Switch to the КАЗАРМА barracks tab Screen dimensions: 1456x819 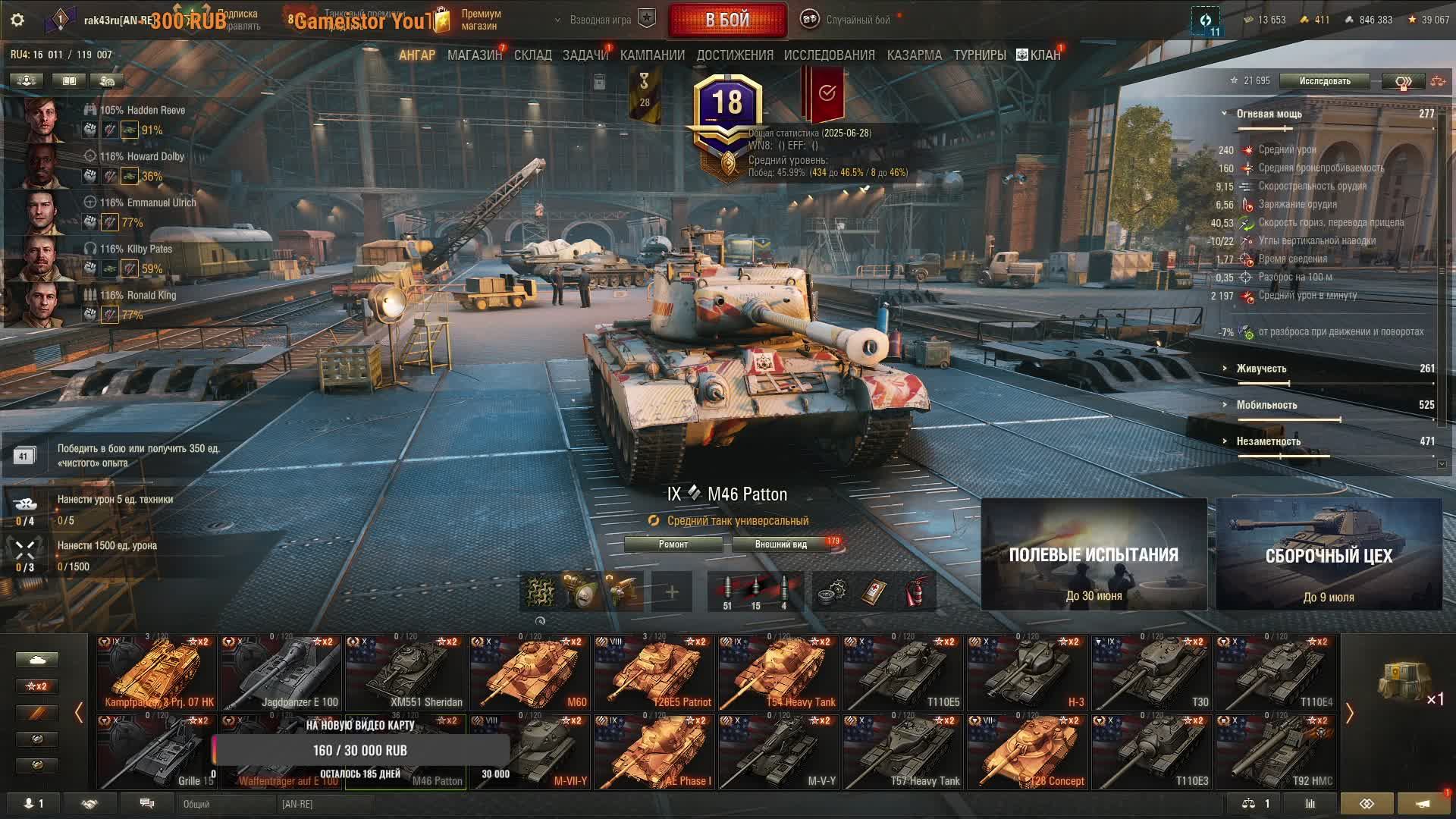914,55
